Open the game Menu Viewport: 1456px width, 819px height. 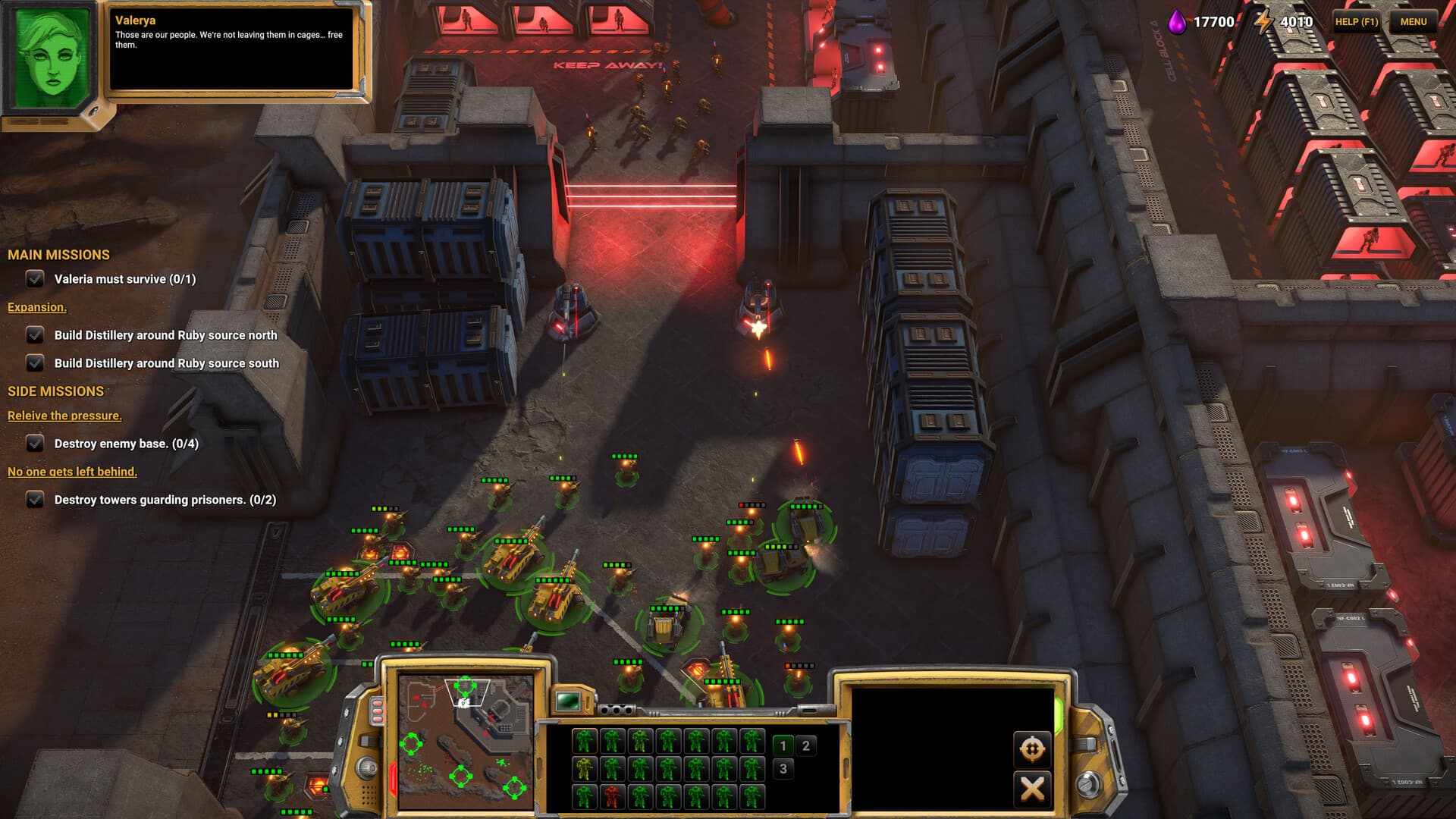pyautogui.click(x=1413, y=21)
